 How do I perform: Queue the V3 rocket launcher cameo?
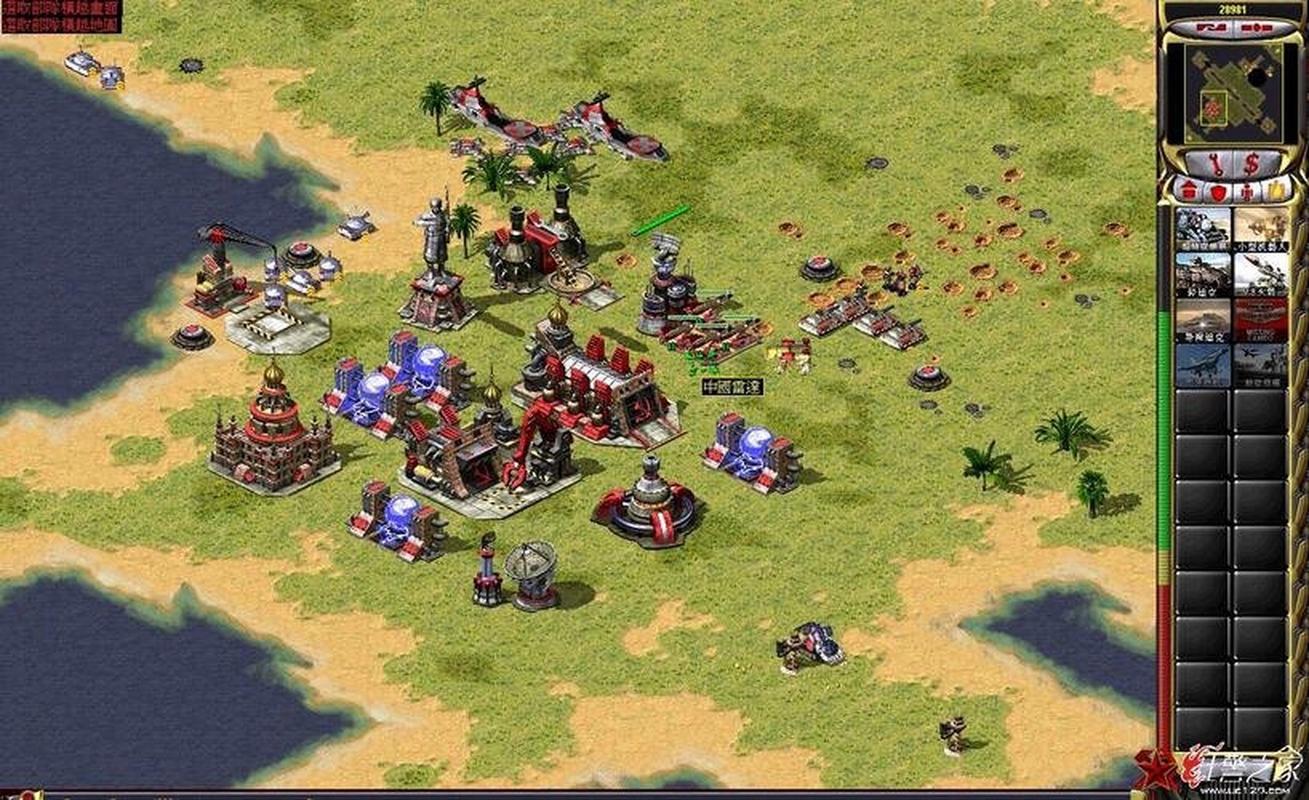1260,273
